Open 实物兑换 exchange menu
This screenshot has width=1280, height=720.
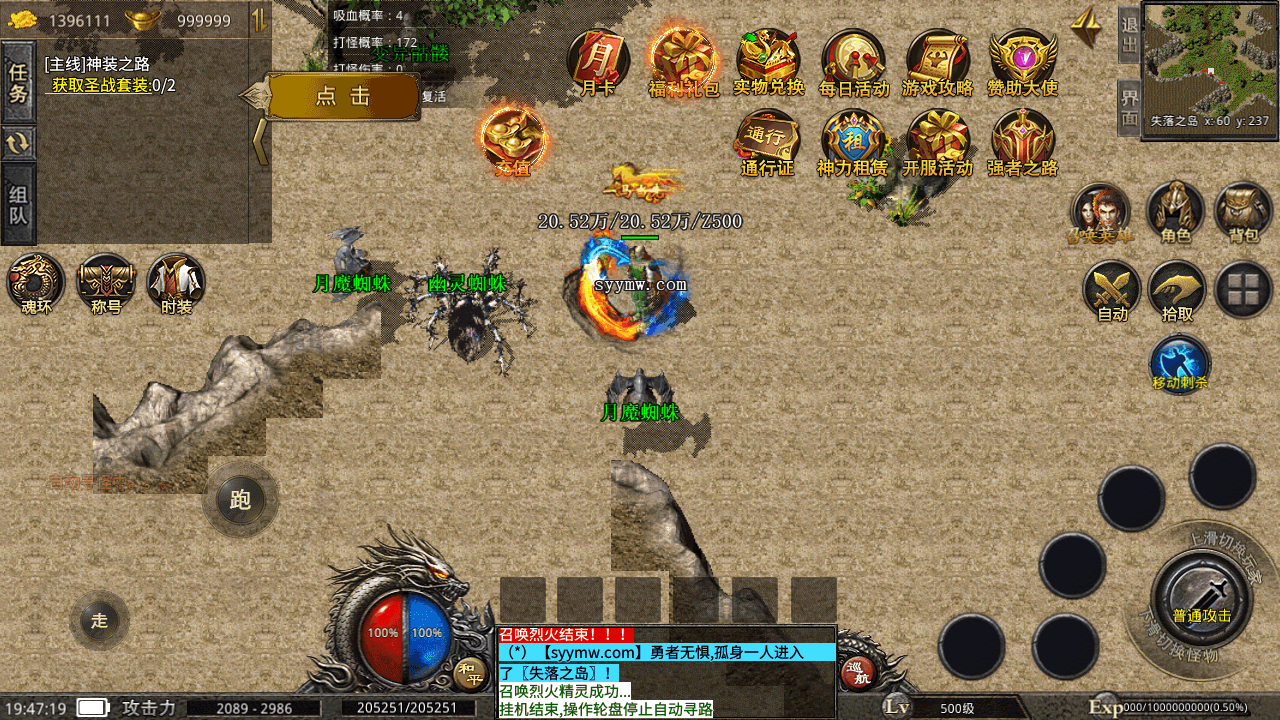click(x=768, y=60)
